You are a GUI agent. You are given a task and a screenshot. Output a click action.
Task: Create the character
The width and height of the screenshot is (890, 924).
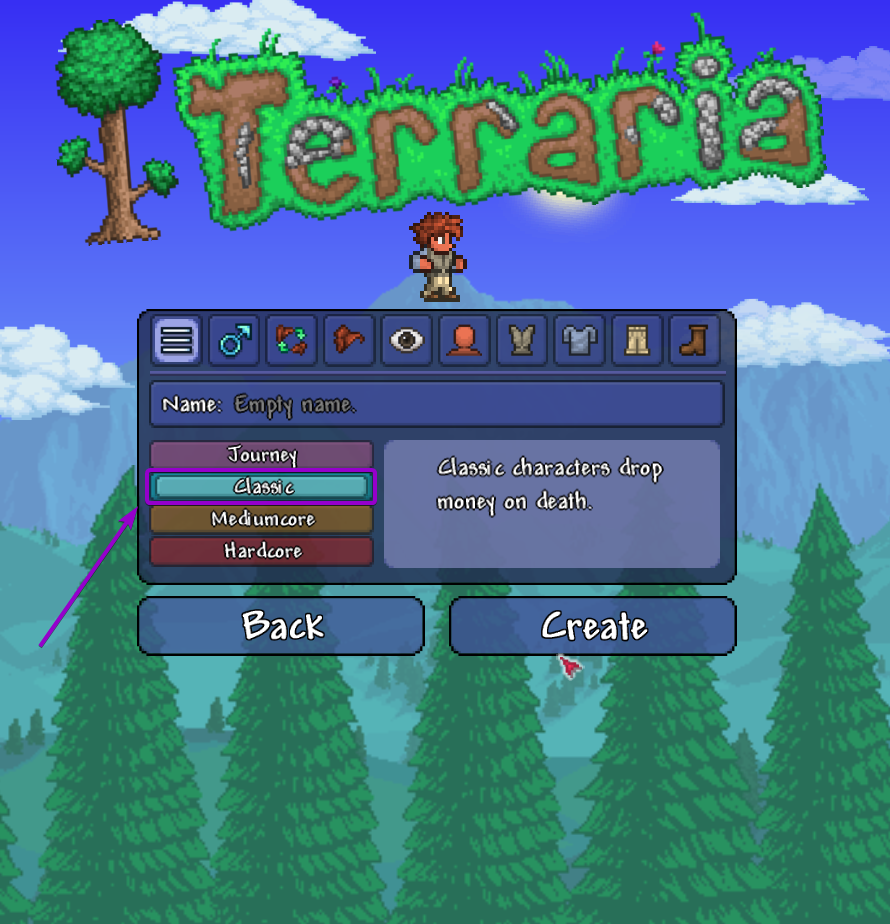coord(593,626)
